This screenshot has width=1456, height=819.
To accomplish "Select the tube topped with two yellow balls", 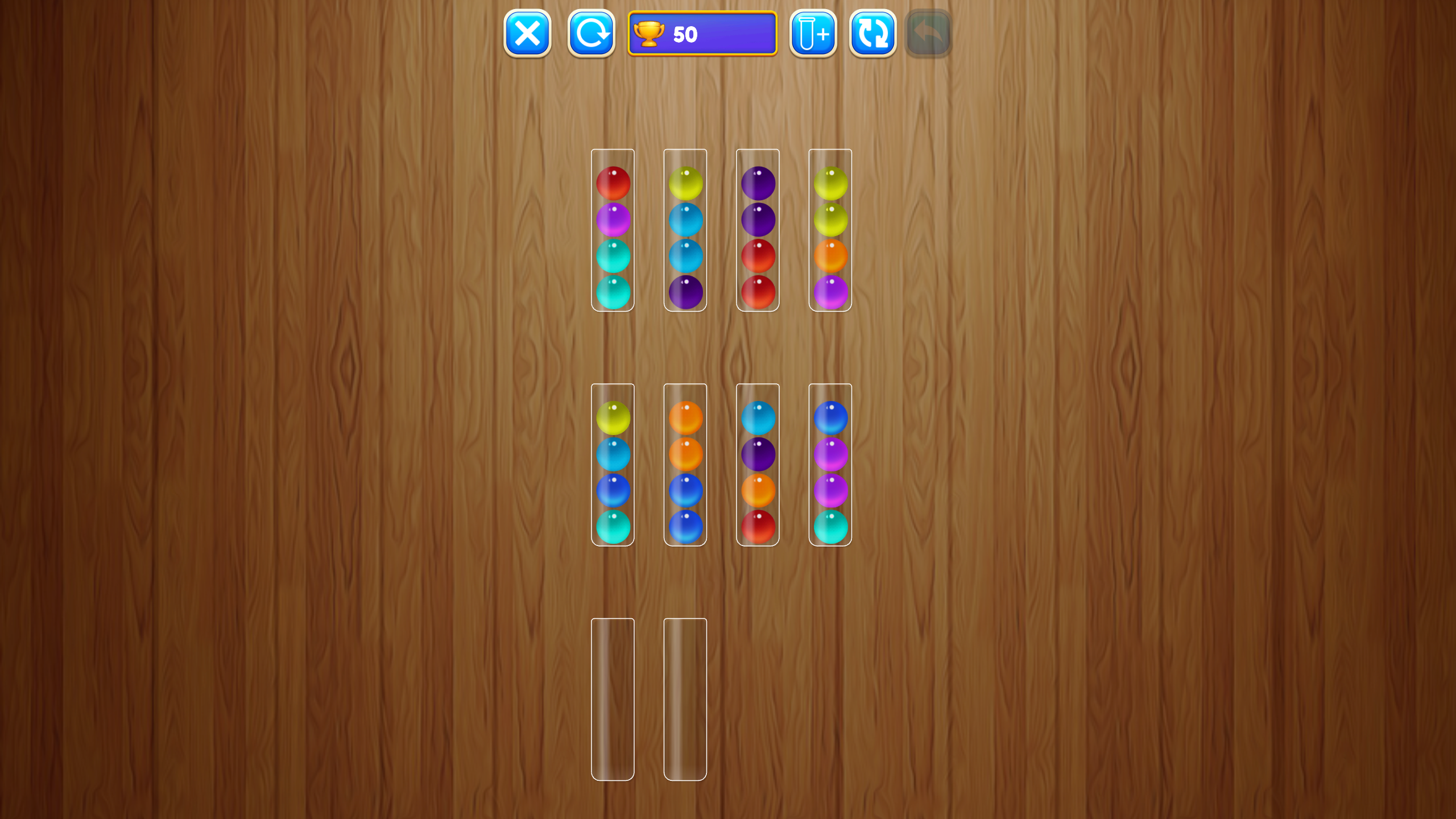I will click(x=830, y=233).
